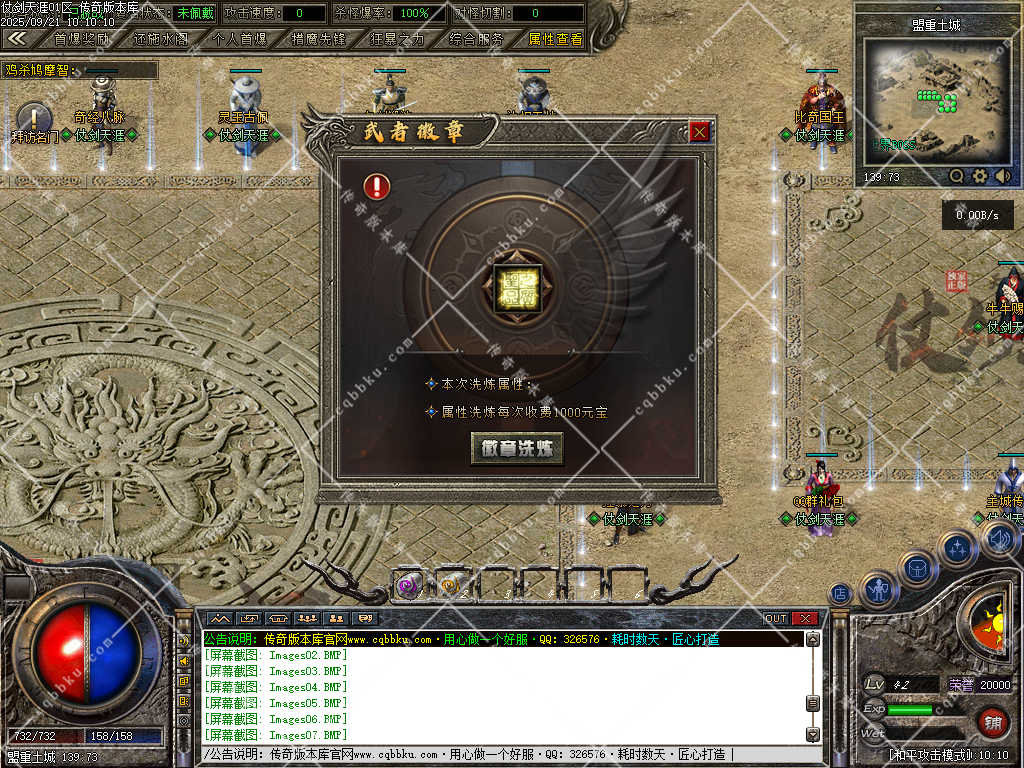Open the 首爆奖励 menu
Screen dimensions: 1024x768
(82, 39)
